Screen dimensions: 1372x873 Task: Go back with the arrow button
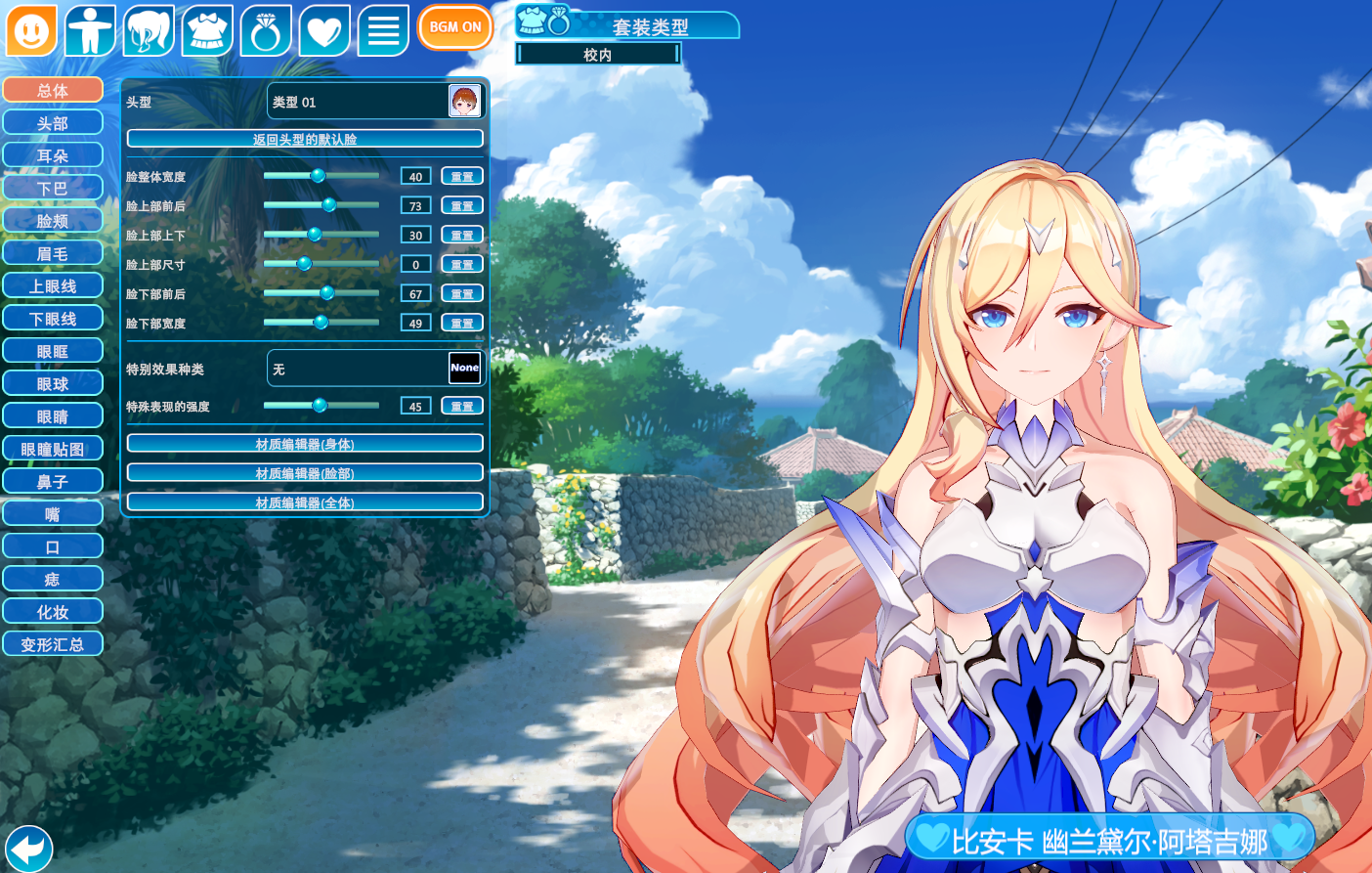coord(28,847)
